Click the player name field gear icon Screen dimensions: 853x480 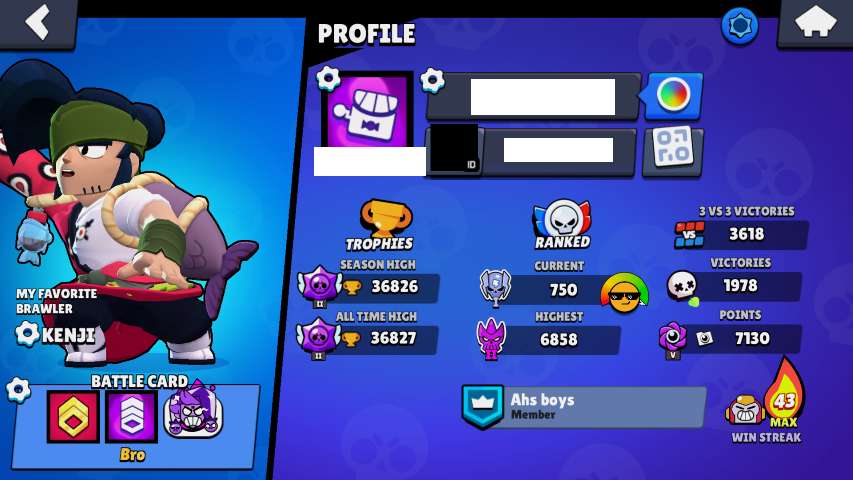click(432, 79)
